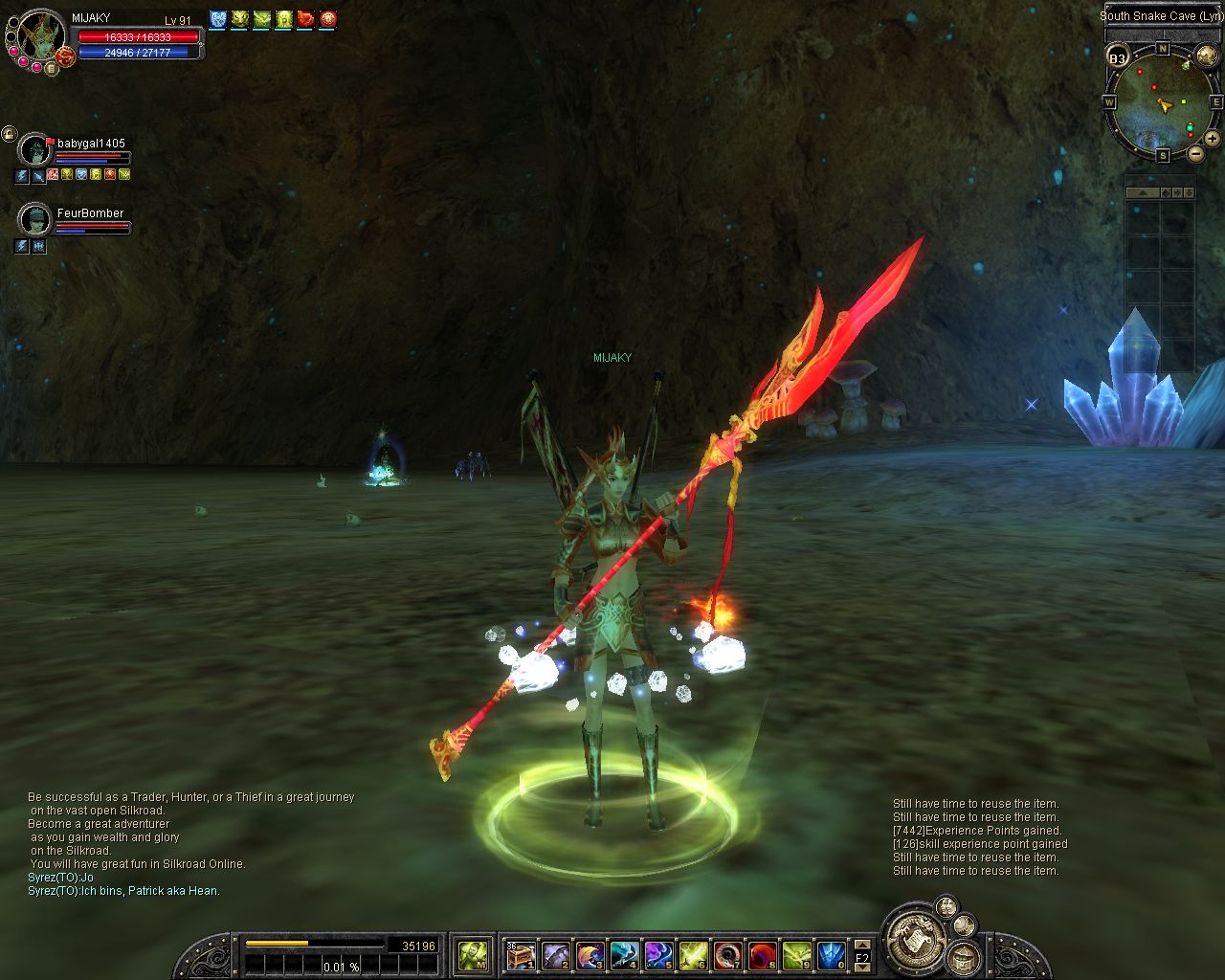The height and width of the screenshot is (980, 1225).
Task: Use the treasure chest item in hotbar slot 1
Action: [521, 955]
